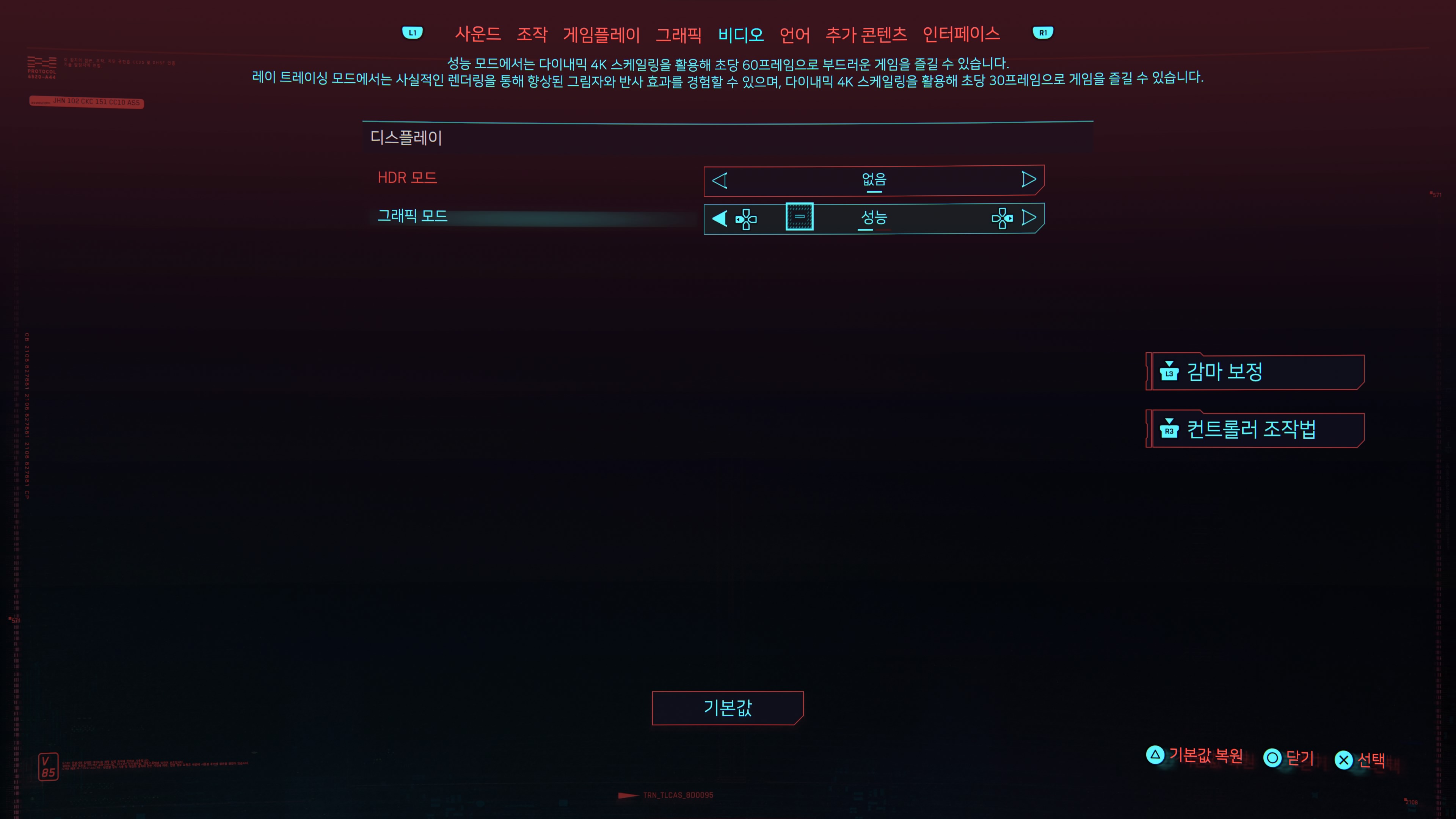This screenshot has height=819, width=1456.
Task: Click the d-pad left icon beside 그래픽 모드
Action: [x=746, y=219]
